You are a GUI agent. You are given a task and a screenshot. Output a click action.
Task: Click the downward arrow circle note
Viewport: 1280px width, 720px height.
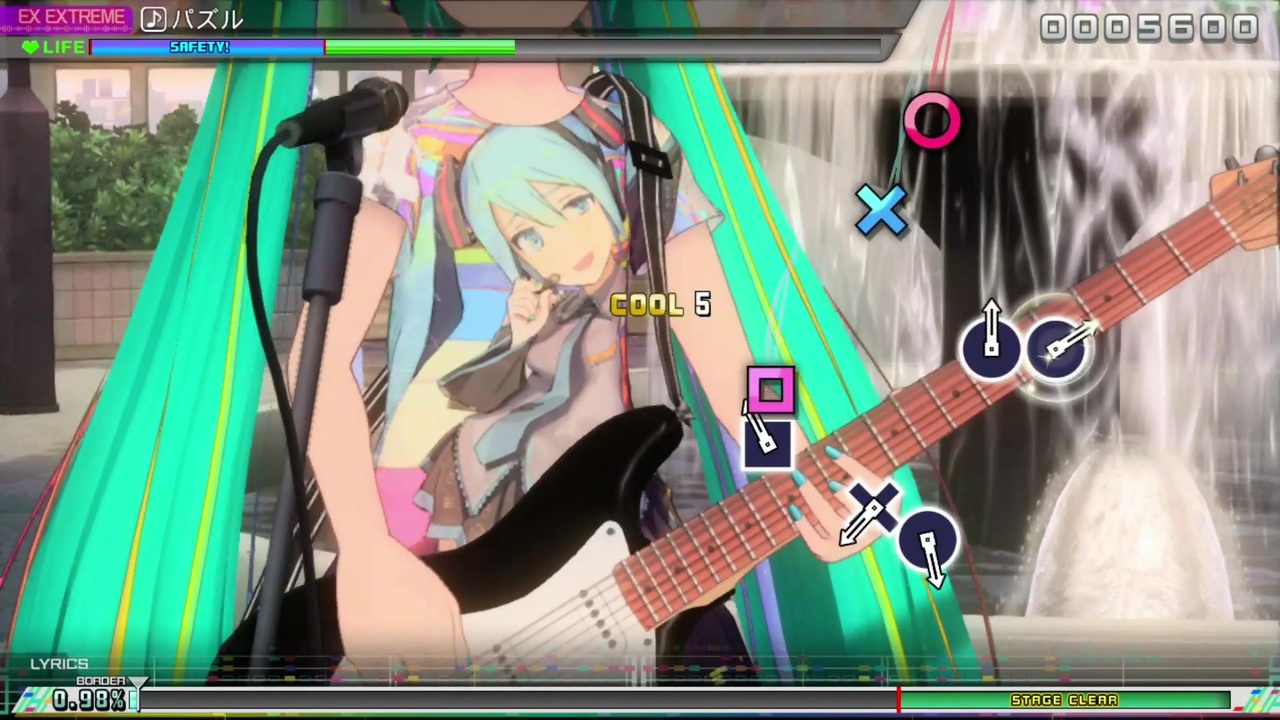pyautogui.click(x=928, y=540)
